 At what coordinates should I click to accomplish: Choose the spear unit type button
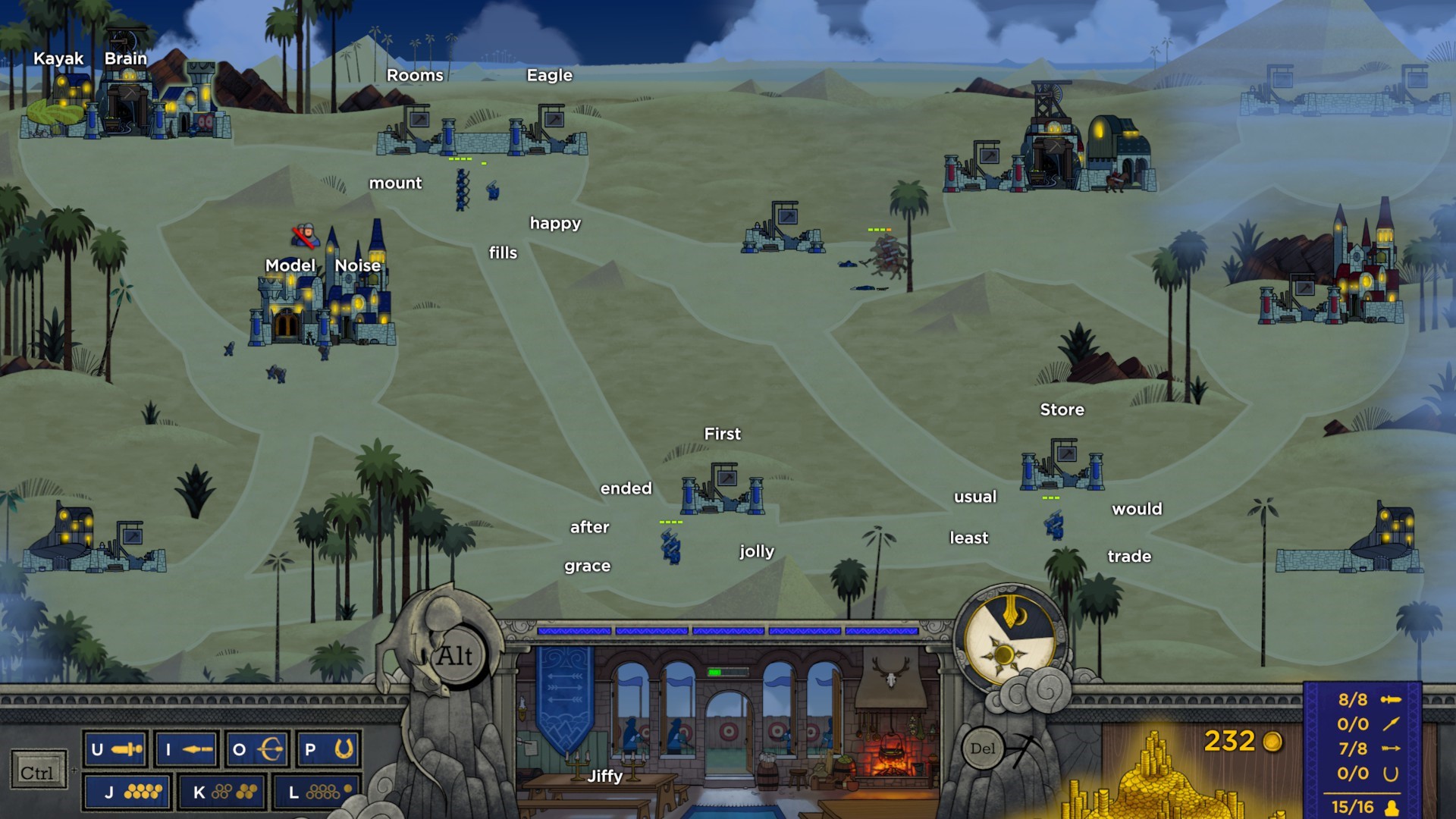click(x=187, y=750)
